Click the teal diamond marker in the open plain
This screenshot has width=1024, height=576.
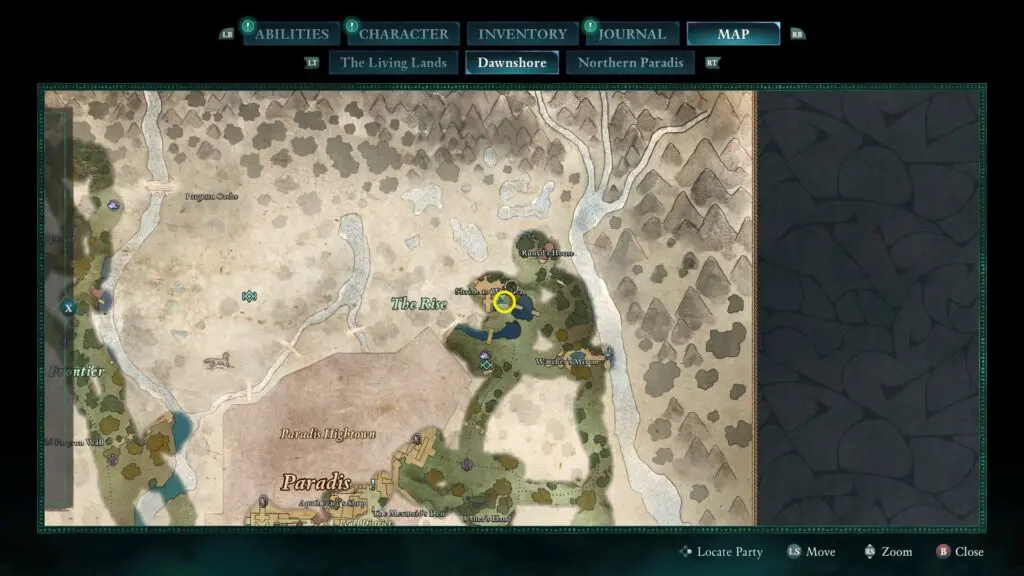tap(249, 296)
